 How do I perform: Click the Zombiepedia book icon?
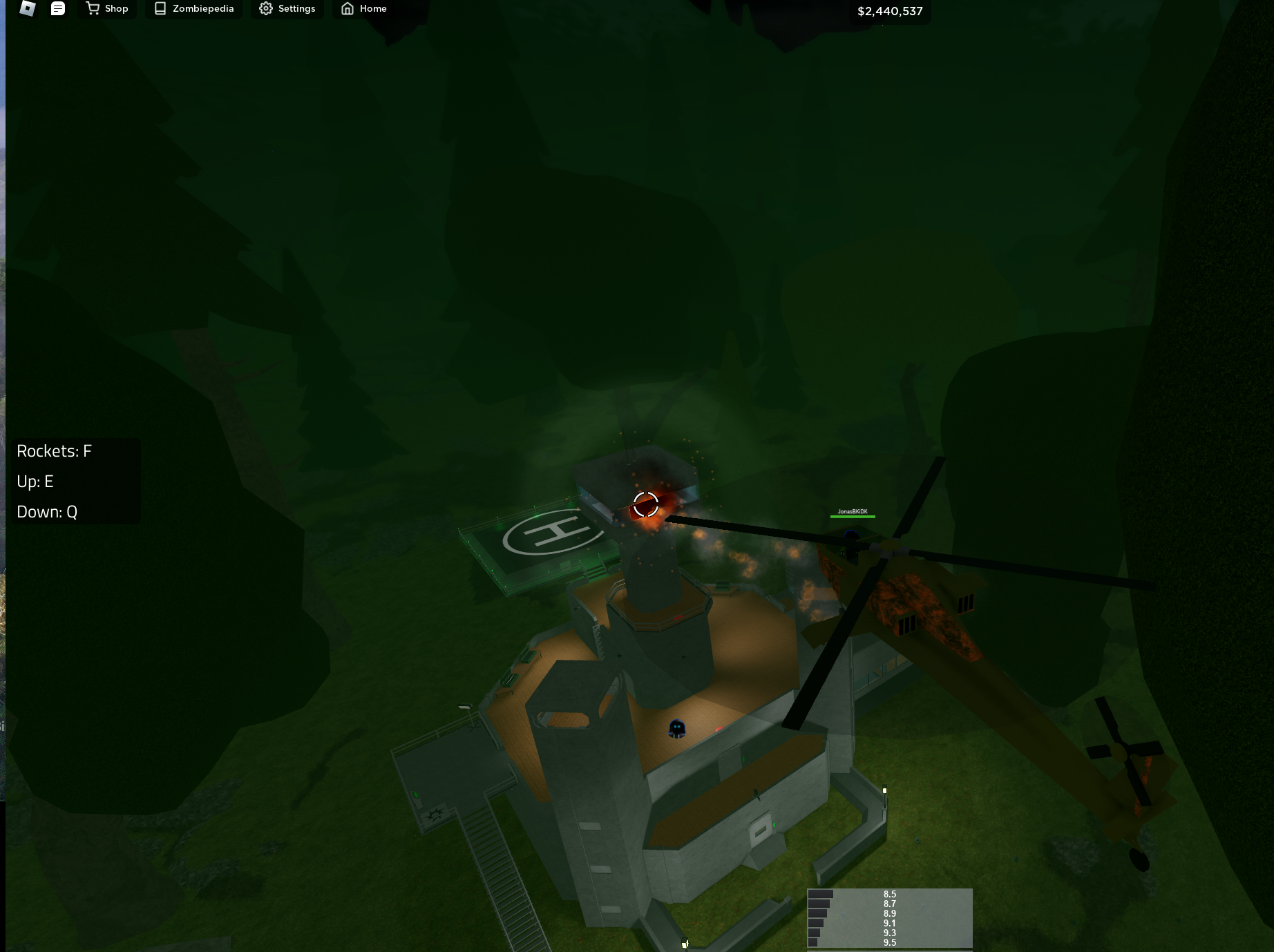[x=160, y=8]
